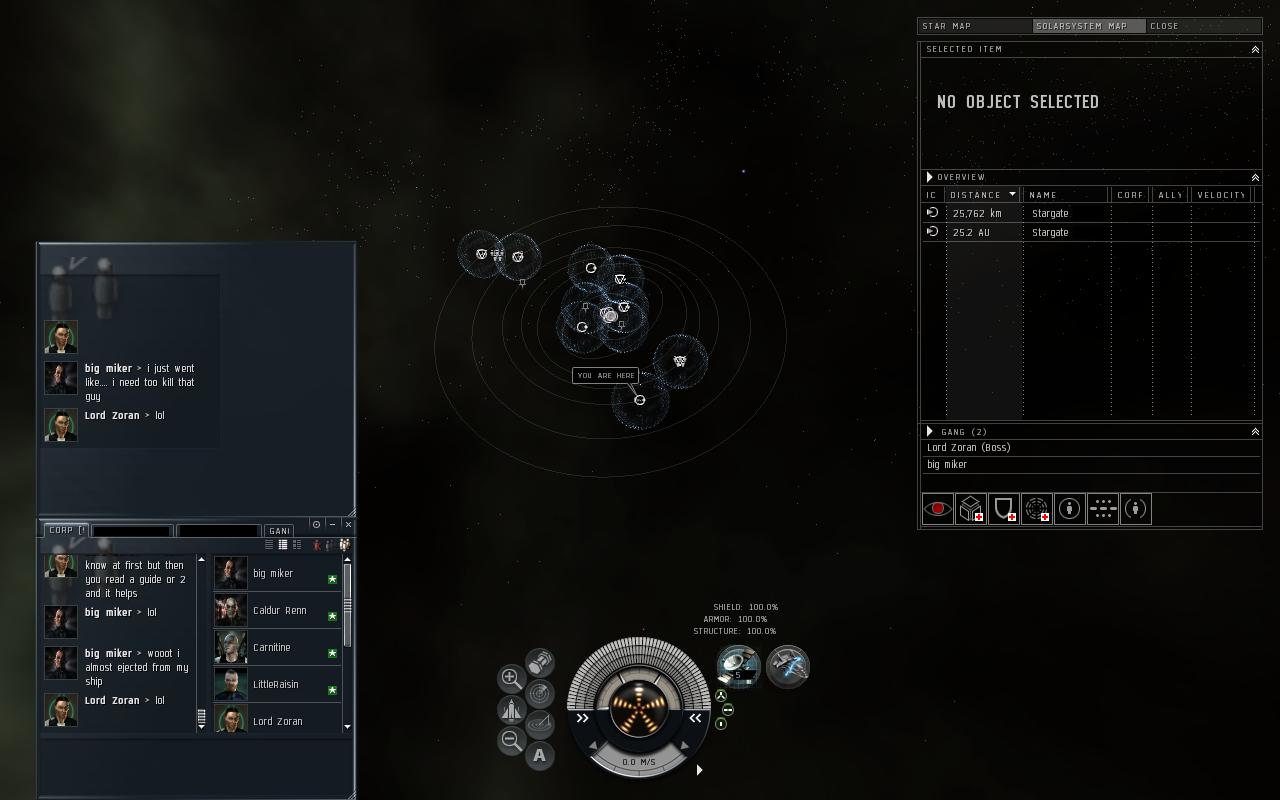Toggle the autopilot A button

pyautogui.click(x=539, y=755)
